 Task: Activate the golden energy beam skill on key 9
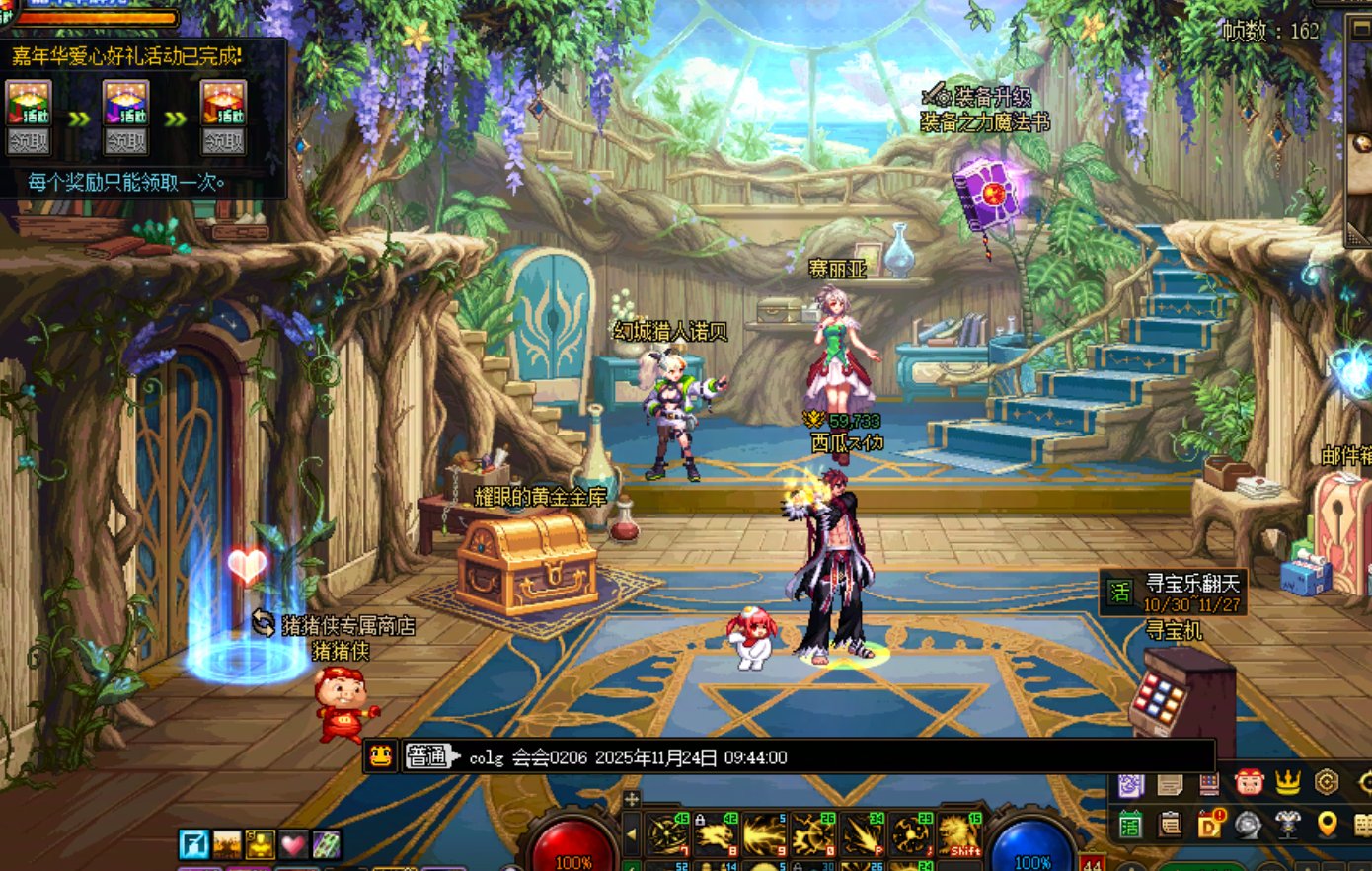click(x=765, y=834)
